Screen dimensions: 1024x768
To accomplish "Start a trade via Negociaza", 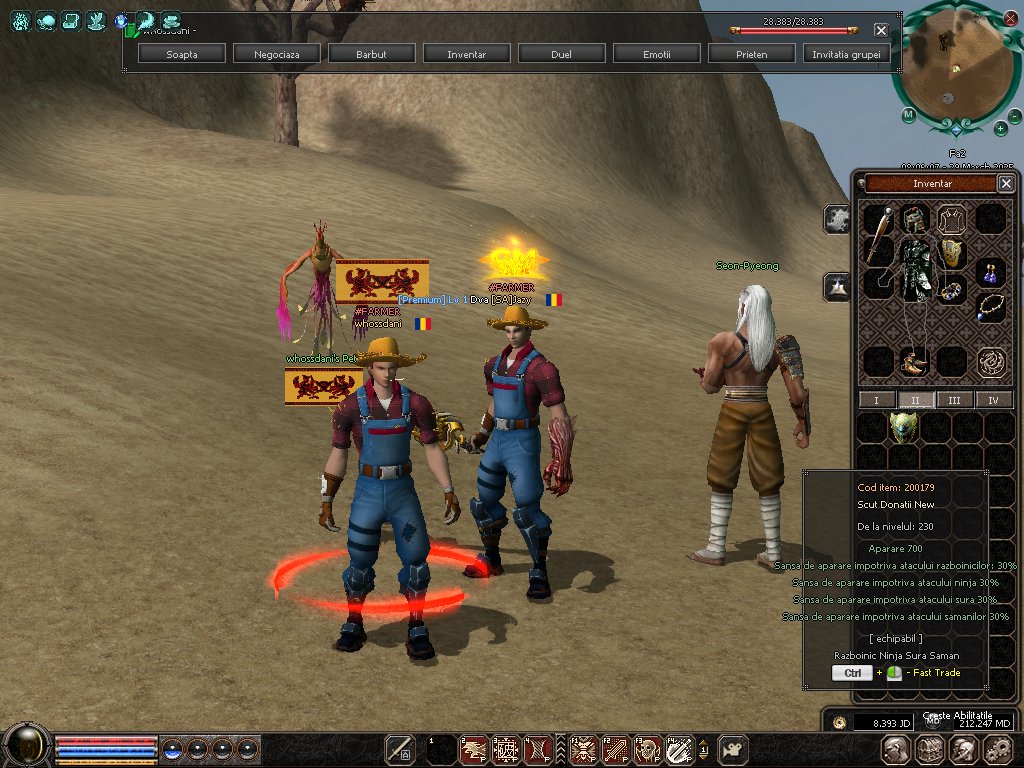I will [277, 54].
